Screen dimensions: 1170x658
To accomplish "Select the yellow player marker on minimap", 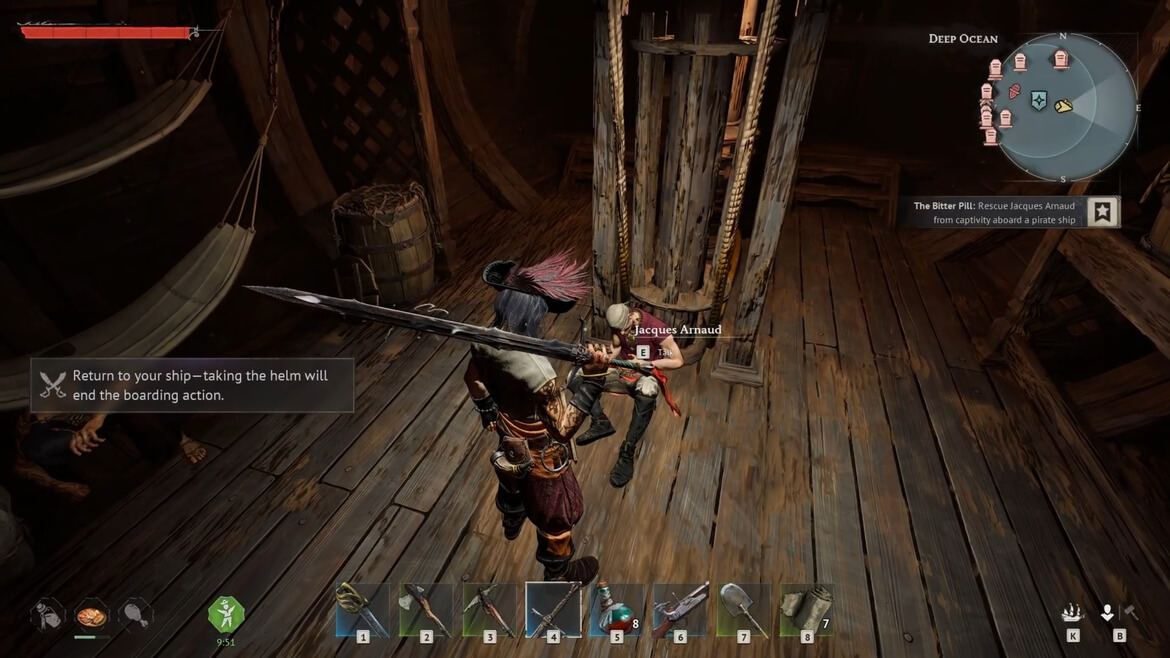I will pyautogui.click(x=1063, y=105).
